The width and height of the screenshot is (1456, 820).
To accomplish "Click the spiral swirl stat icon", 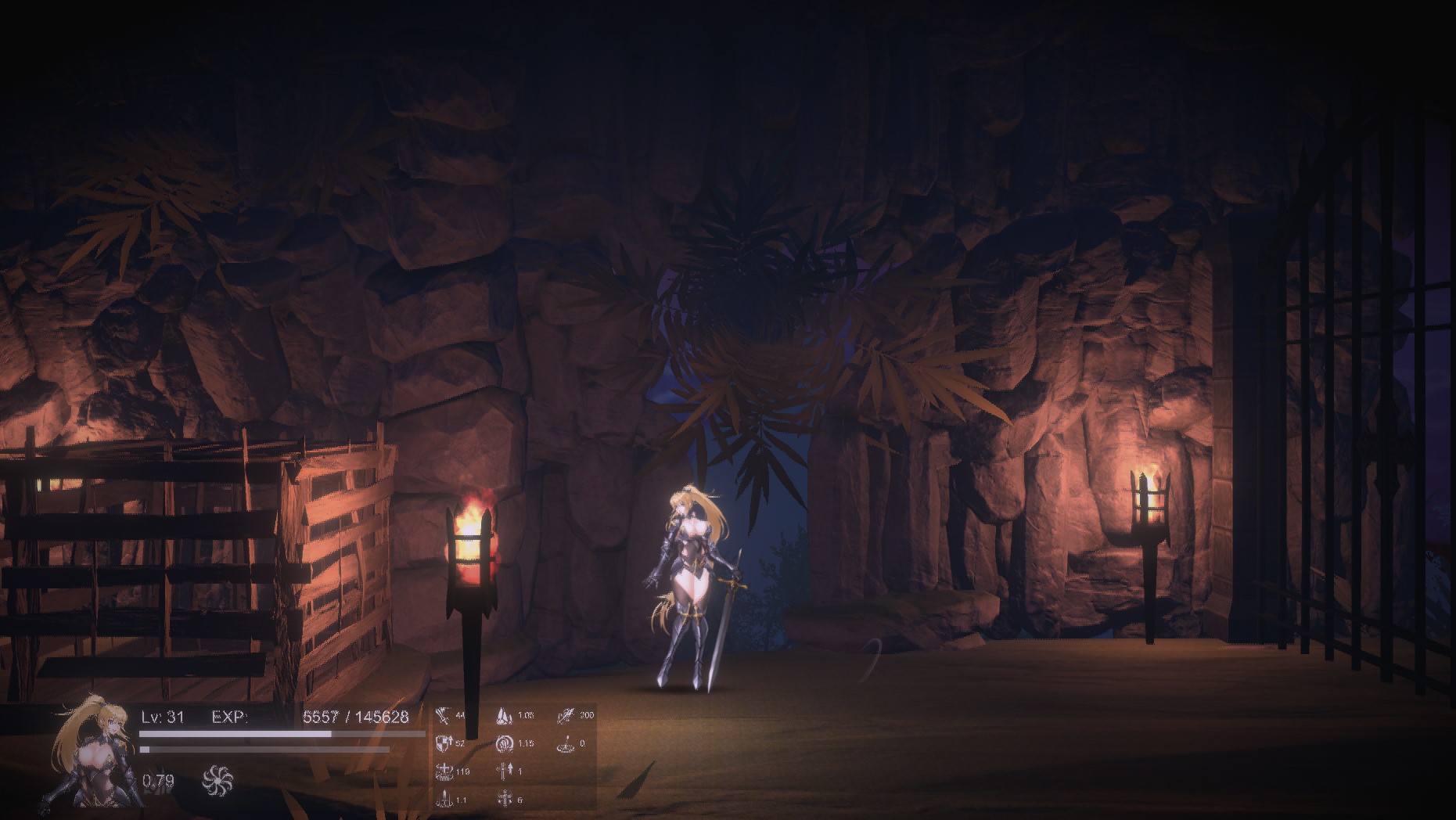I will click(505, 743).
